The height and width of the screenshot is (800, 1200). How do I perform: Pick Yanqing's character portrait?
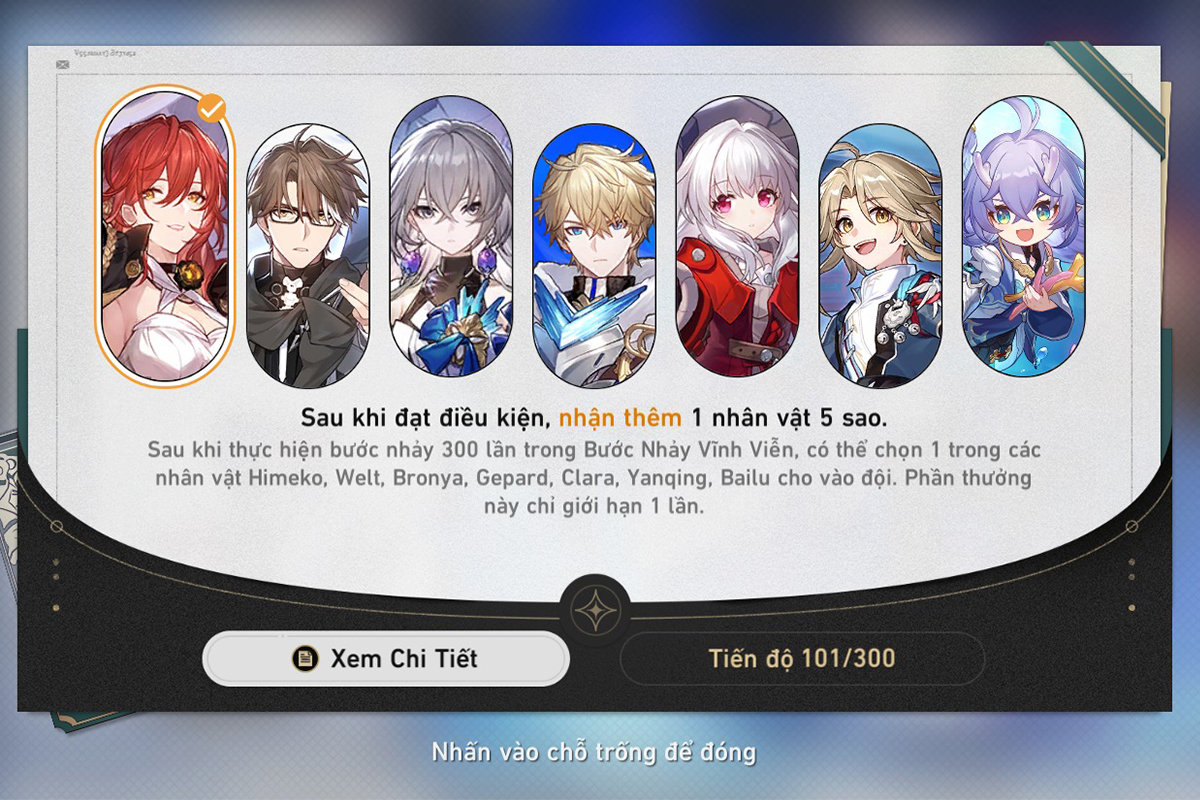tap(880, 255)
